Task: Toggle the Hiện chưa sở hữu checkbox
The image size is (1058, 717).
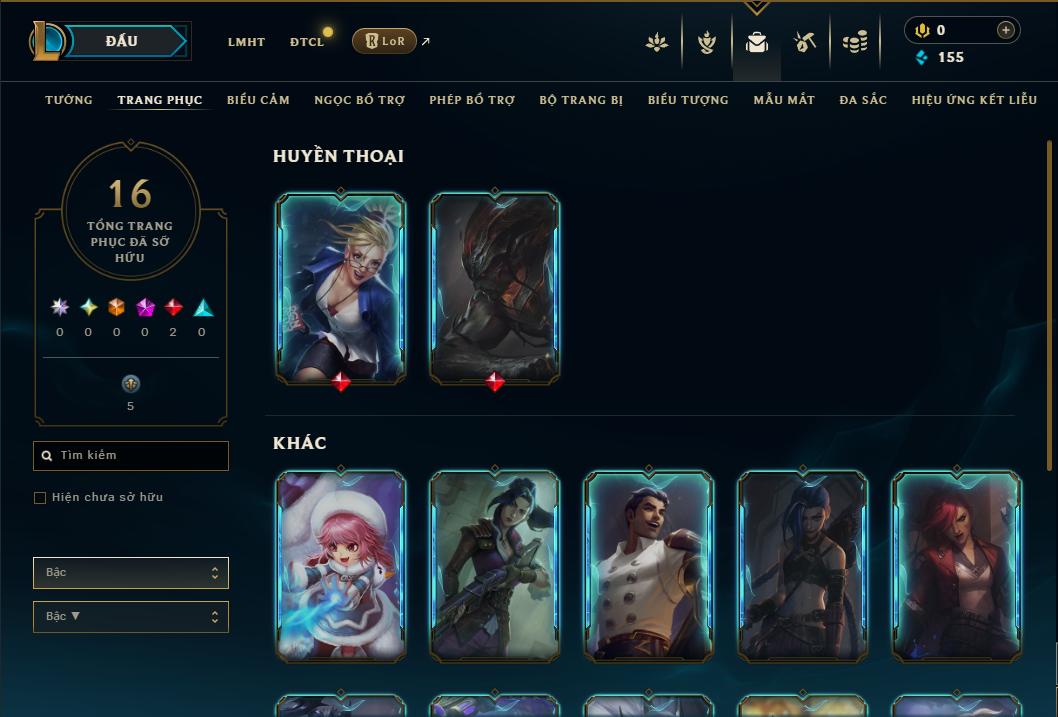Action: [x=40, y=498]
